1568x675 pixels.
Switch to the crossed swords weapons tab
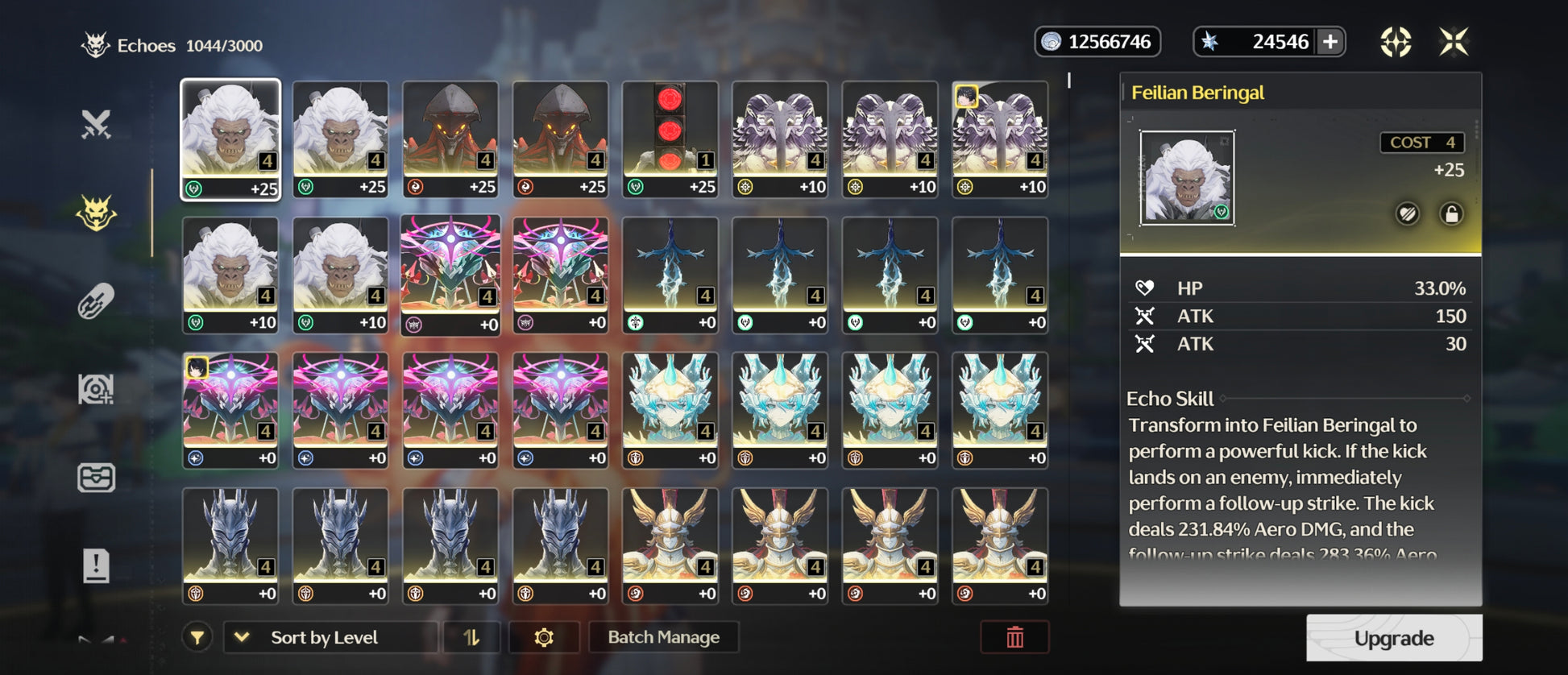96,125
